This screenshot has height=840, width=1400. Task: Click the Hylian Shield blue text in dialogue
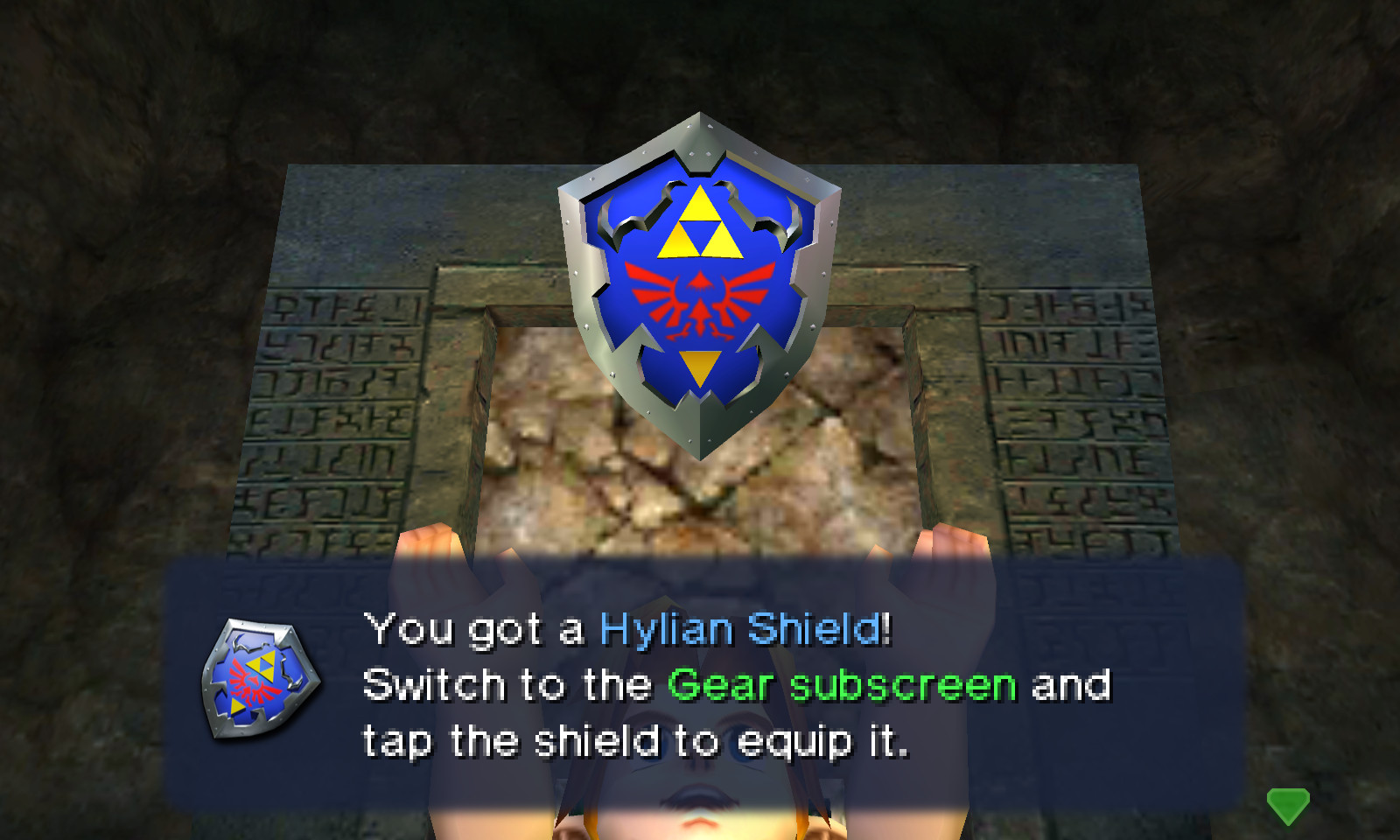pyautogui.click(x=744, y=626)
